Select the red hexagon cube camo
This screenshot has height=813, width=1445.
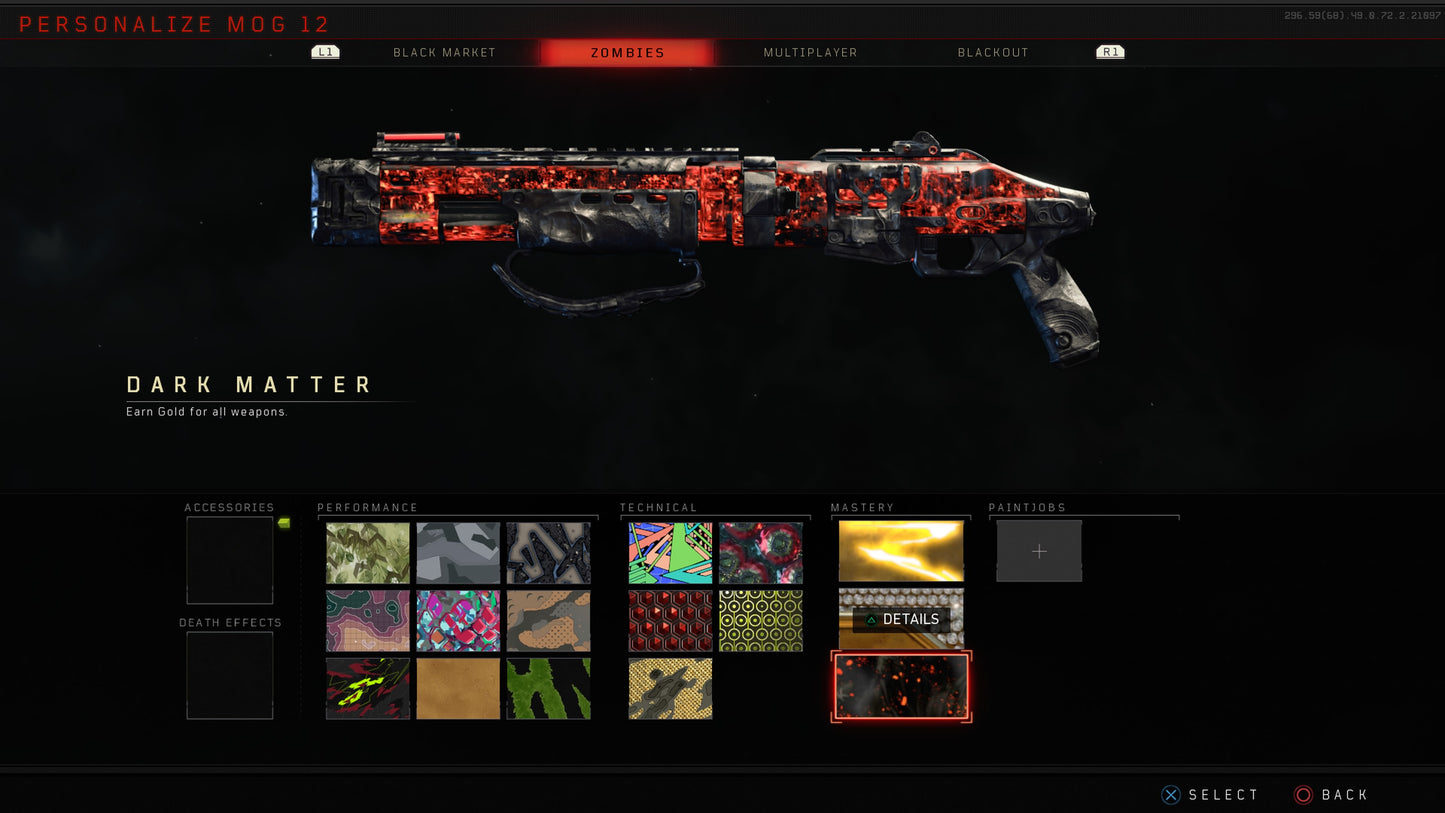click(x=671, y=621)
